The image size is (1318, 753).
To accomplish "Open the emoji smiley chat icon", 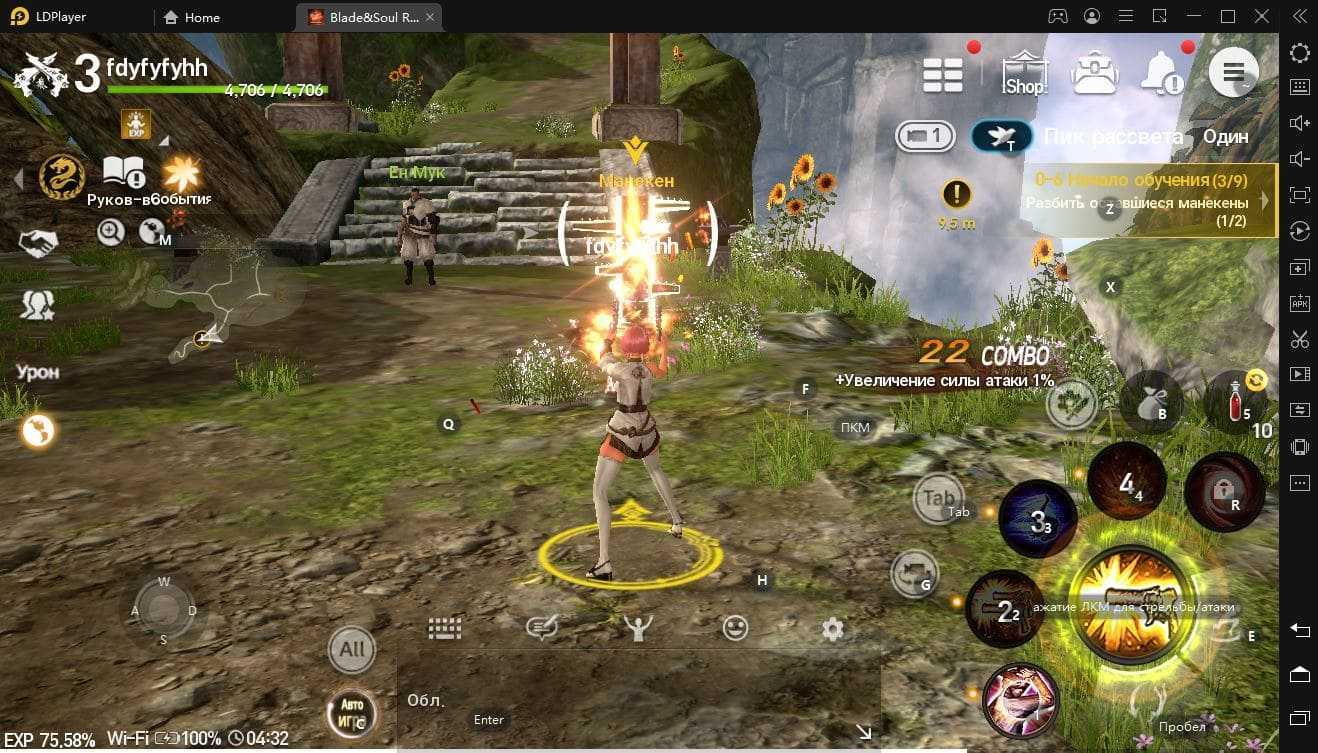I will pyautogui.click(x=735, y=628).
